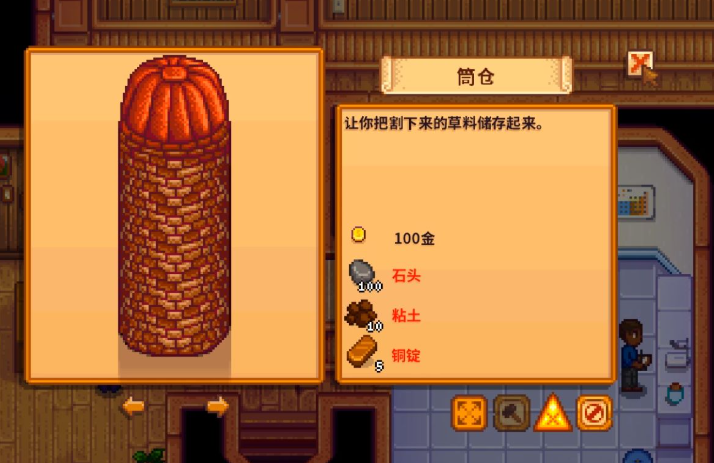This screenshot has width=714, height=463.
Task: Close the carpenter menu with the X
Action: tap(639, 65)
